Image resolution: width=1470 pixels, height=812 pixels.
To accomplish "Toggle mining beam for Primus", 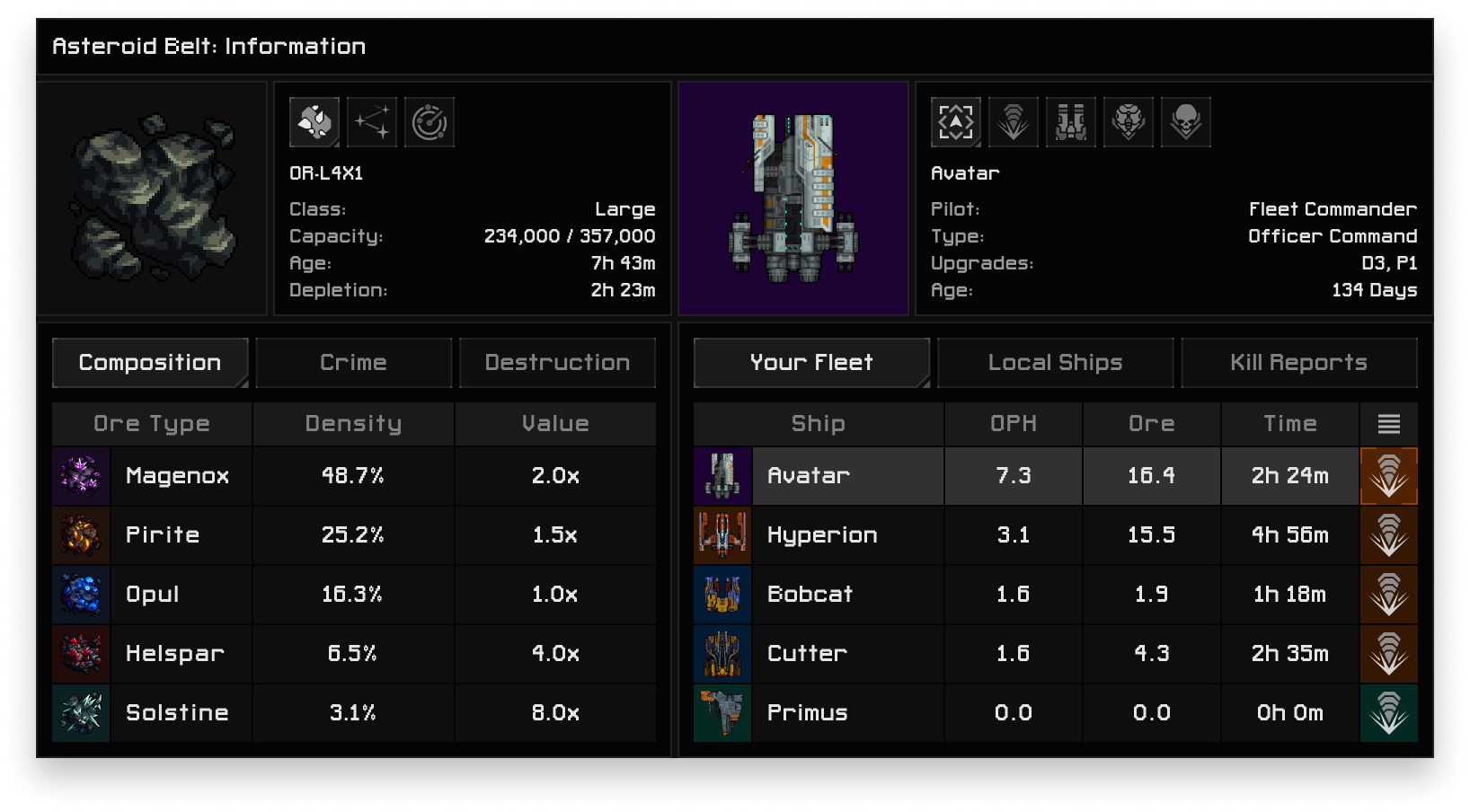I will coord(1389,713).
